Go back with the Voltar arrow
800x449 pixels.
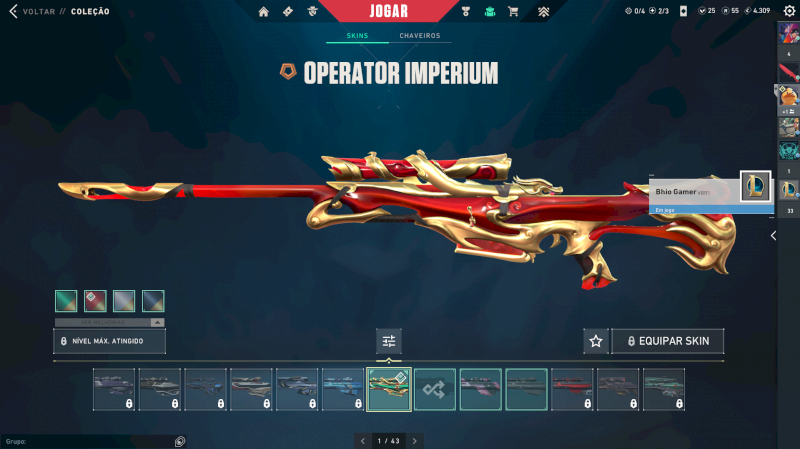coord(13,11)
